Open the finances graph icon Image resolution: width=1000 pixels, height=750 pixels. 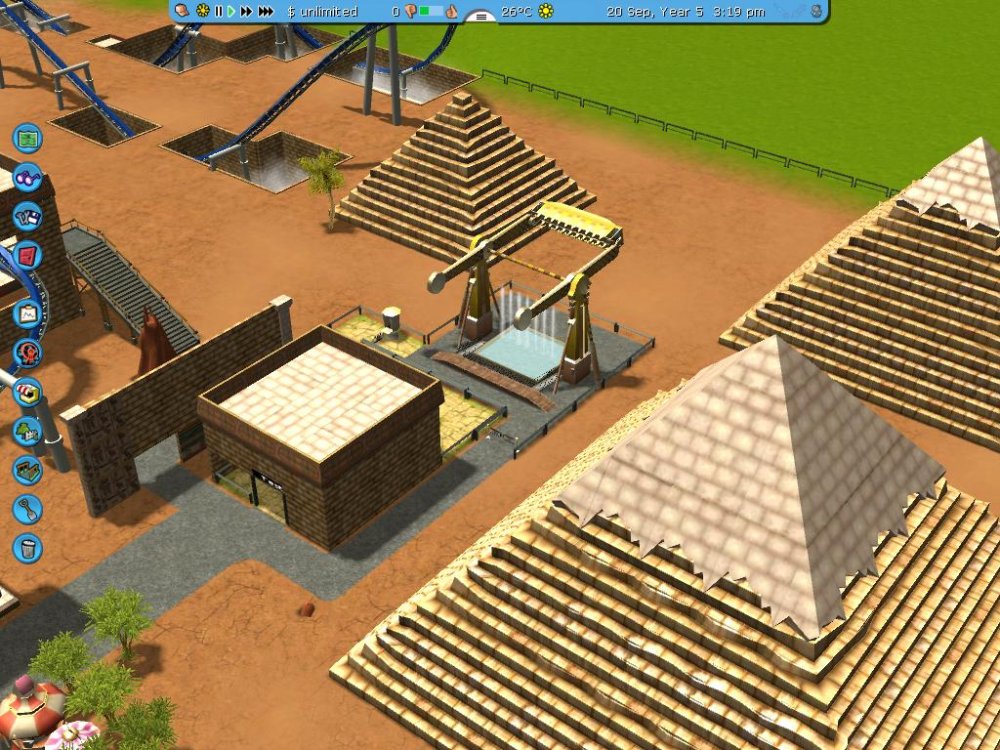27,313
